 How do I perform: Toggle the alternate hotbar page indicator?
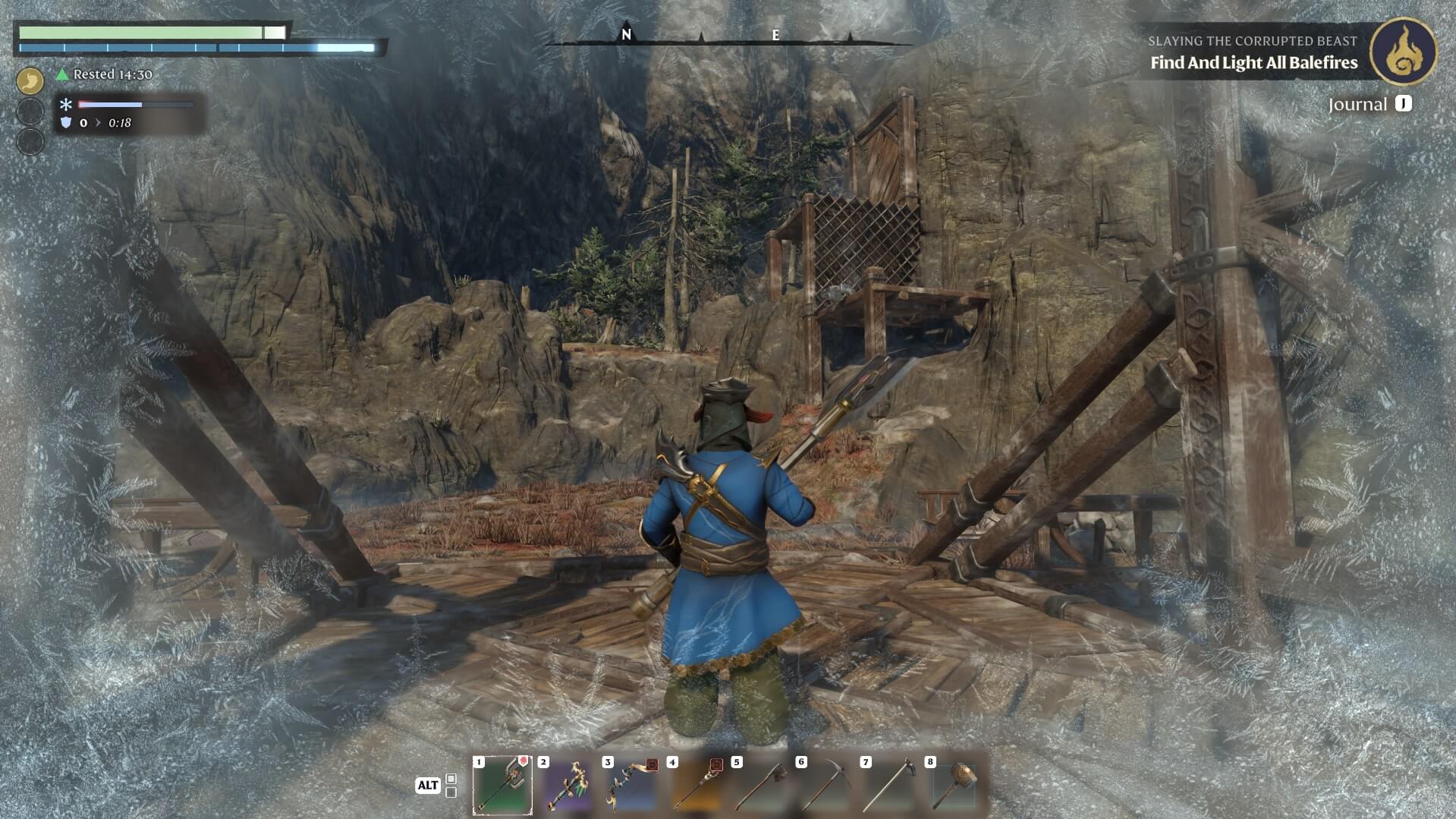451,786
